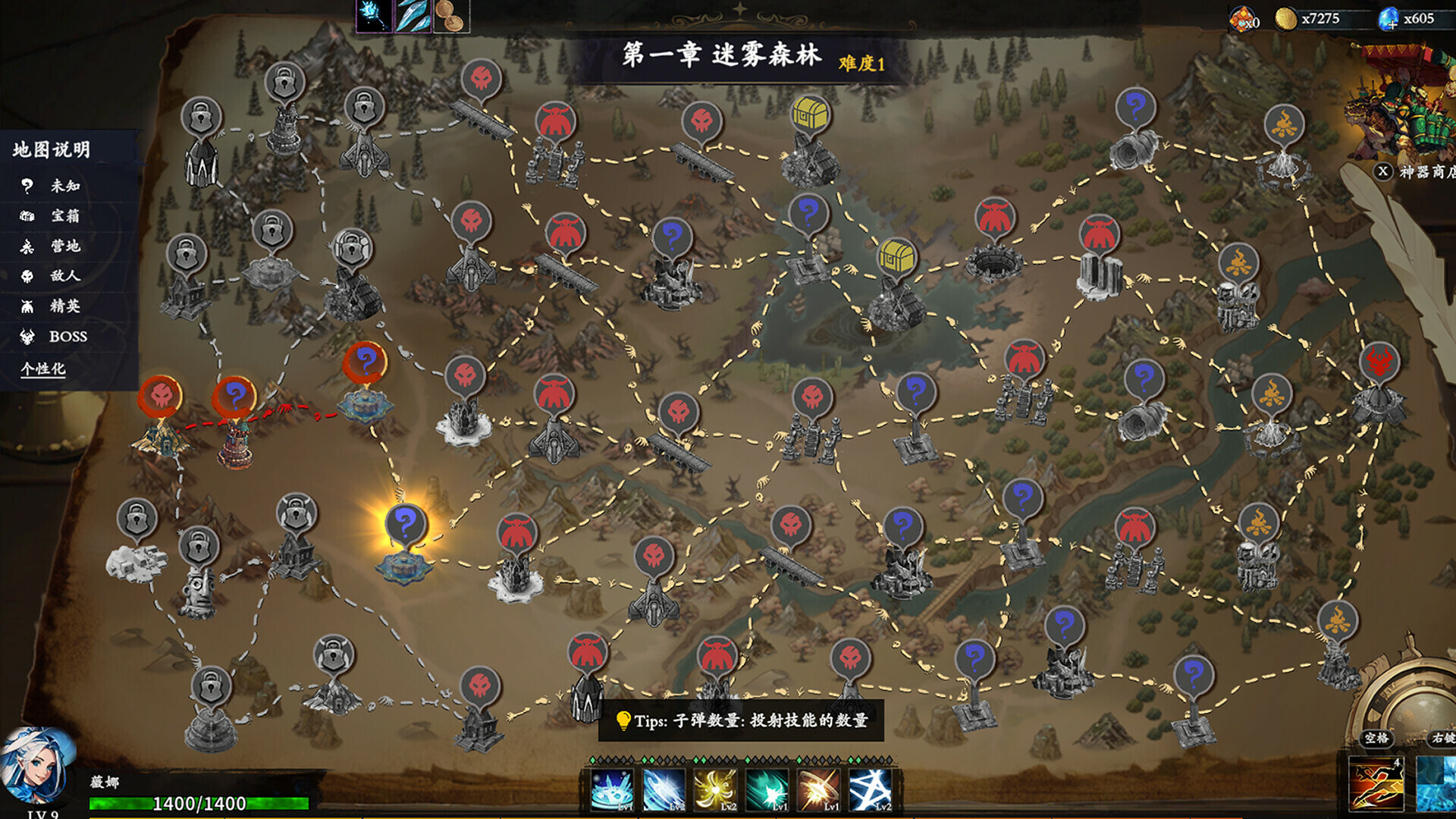Image resolution: width=1456 pixels, height=819 pixels.
Task: Click the sprint skill icon with count 4
Action: (x=1376, y=783)
